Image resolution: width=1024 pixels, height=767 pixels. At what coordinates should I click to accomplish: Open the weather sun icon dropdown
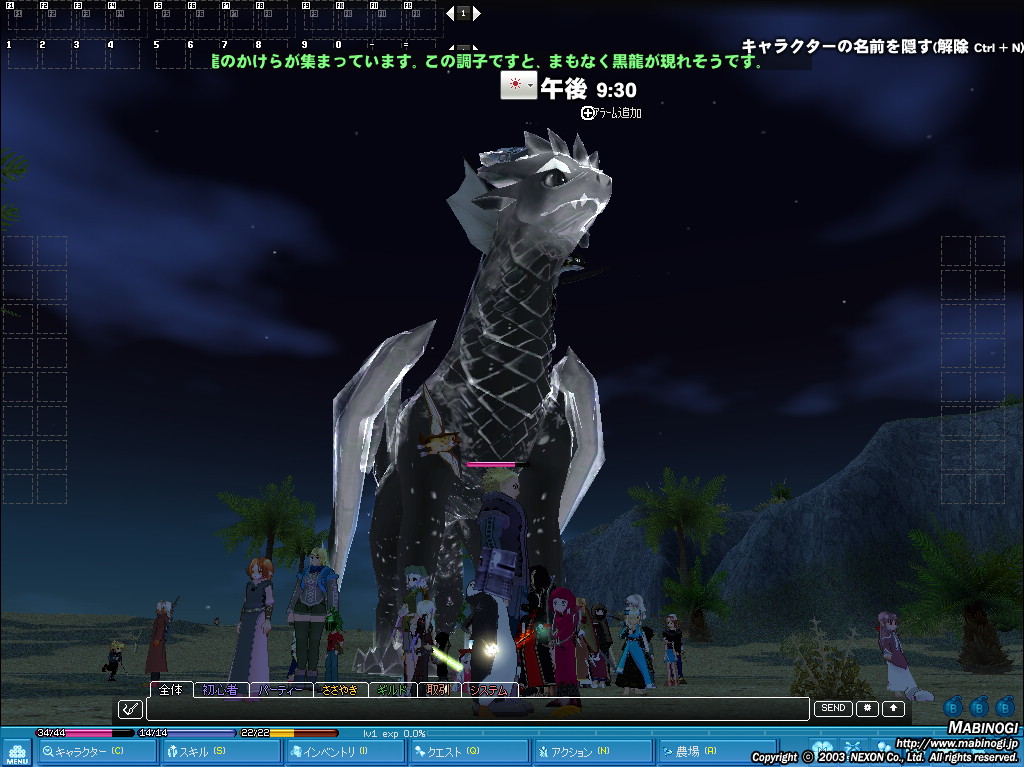(518, 86)
